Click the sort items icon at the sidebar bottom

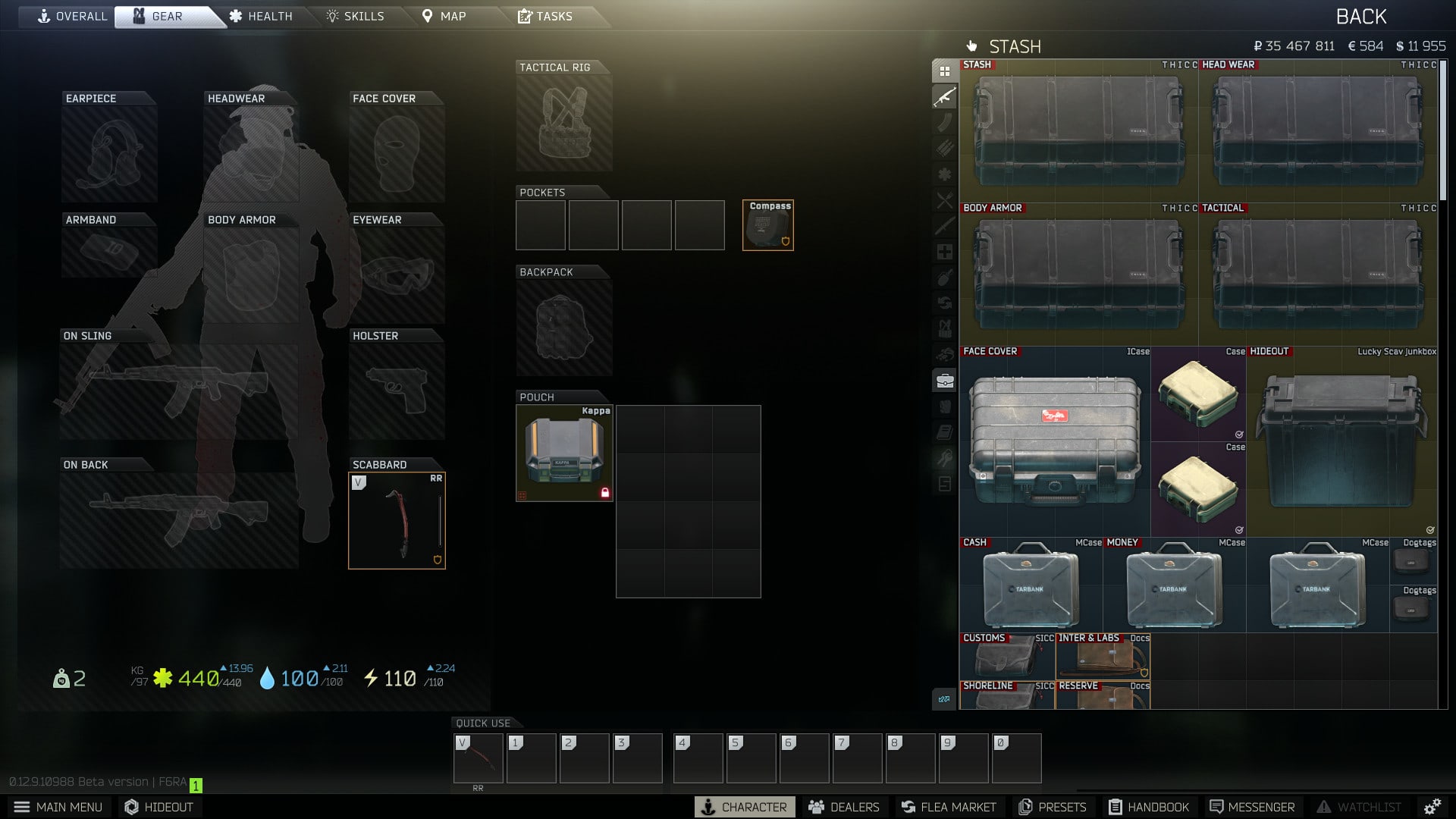[x=945, y=699]
